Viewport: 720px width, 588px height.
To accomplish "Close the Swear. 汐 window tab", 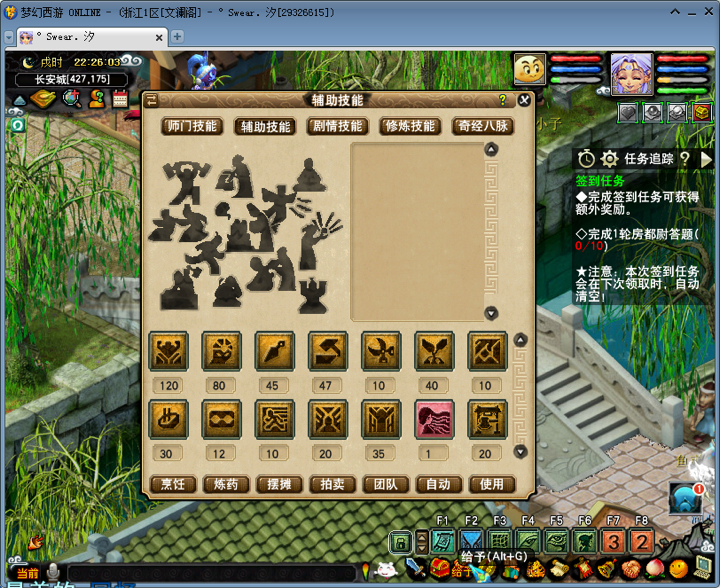I will (158, 37).
